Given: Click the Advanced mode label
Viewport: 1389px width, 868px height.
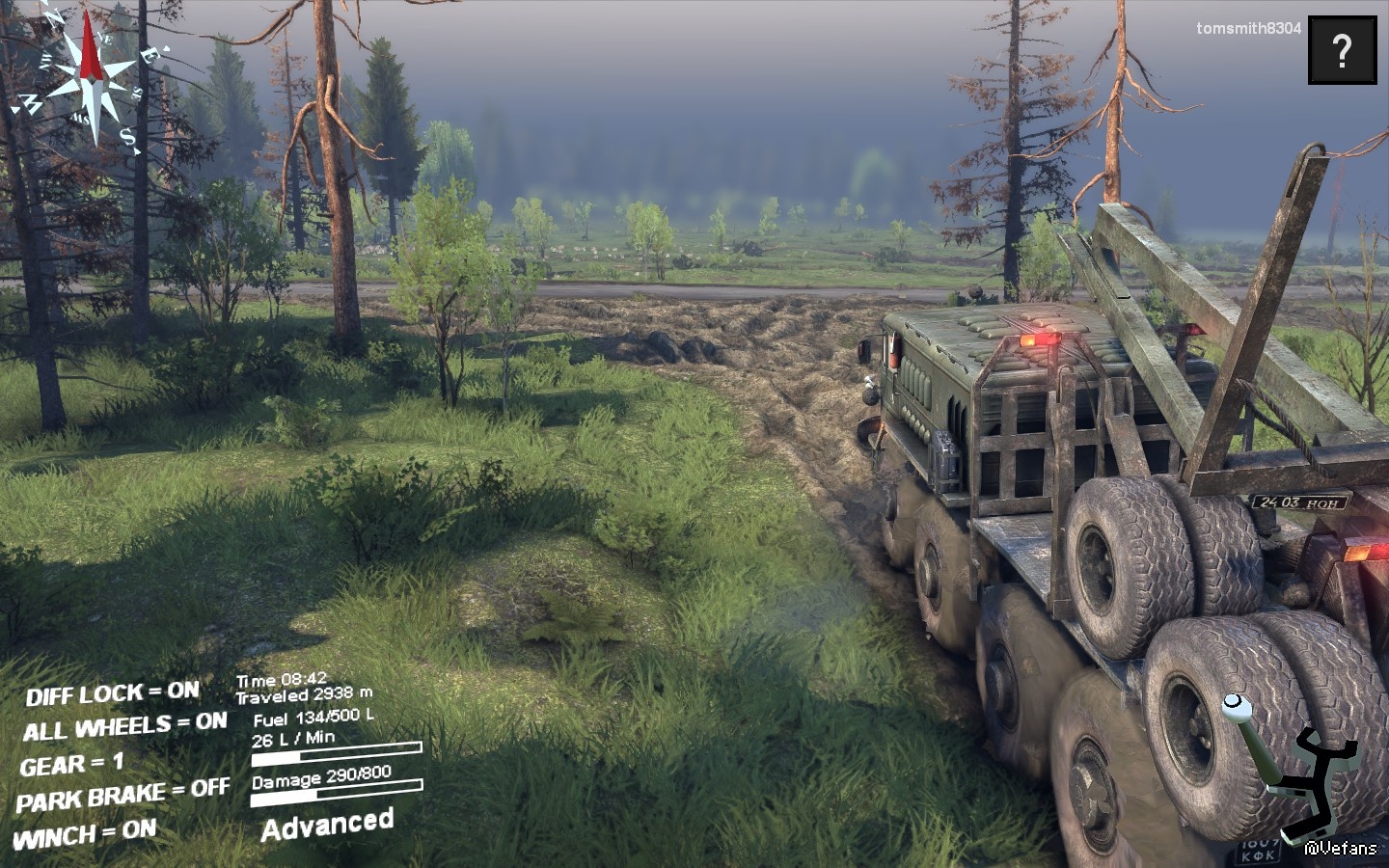Looking at the screenshot, I should [x=327, y=825].
